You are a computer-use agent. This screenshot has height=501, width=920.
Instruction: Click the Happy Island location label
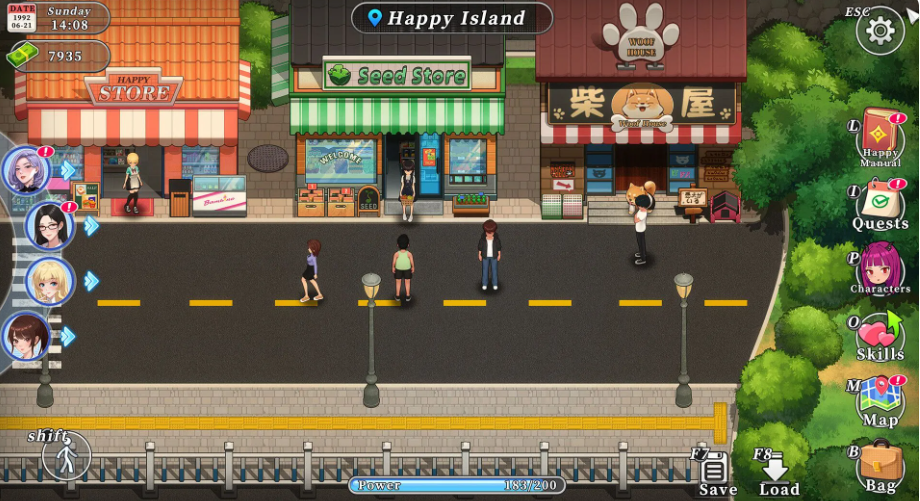452,18
